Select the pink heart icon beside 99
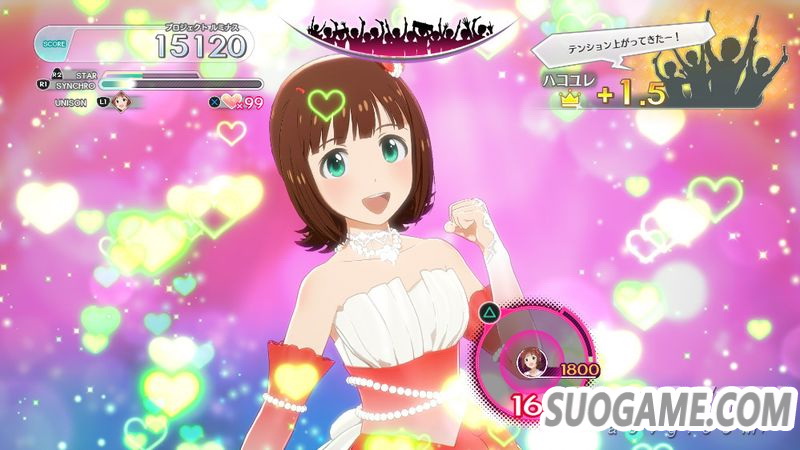Viewport: 800px width, 450px height. click(232, 101)
